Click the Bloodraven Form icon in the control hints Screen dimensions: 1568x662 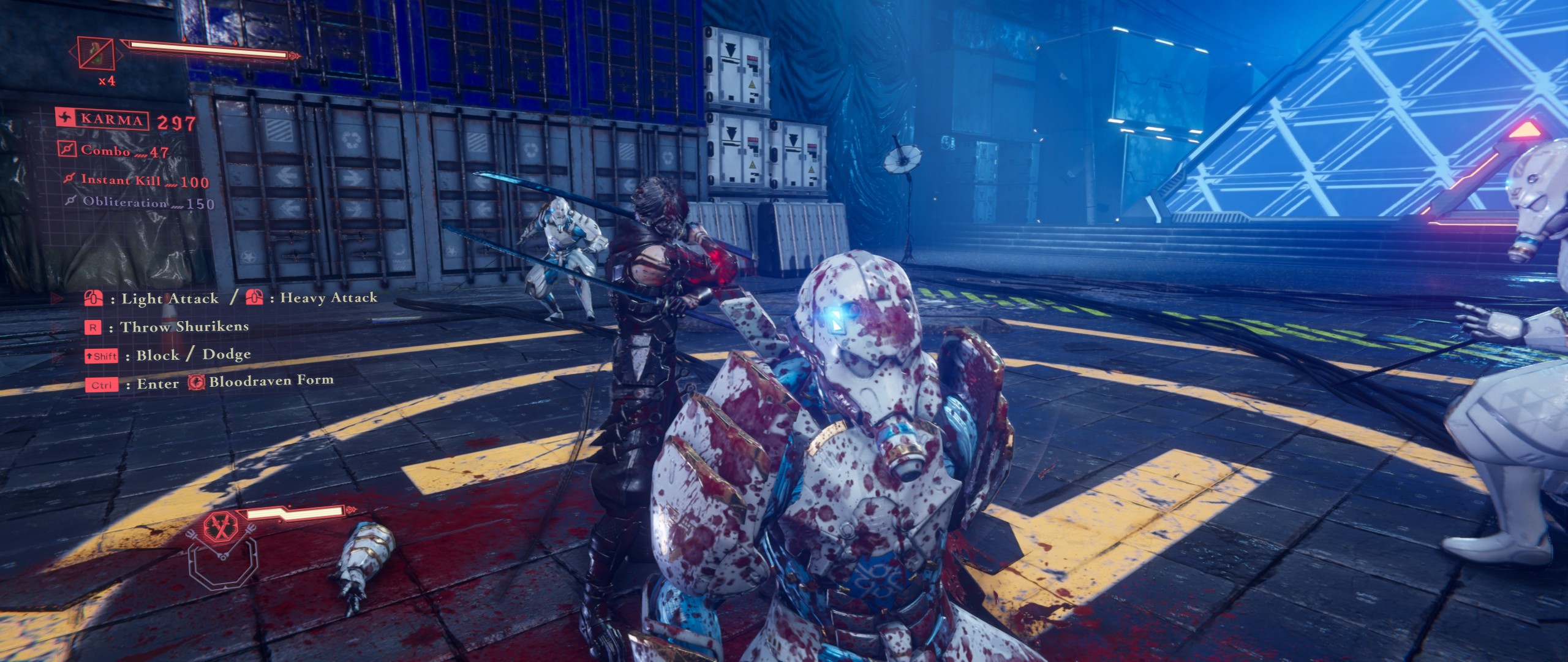(197, 382)
